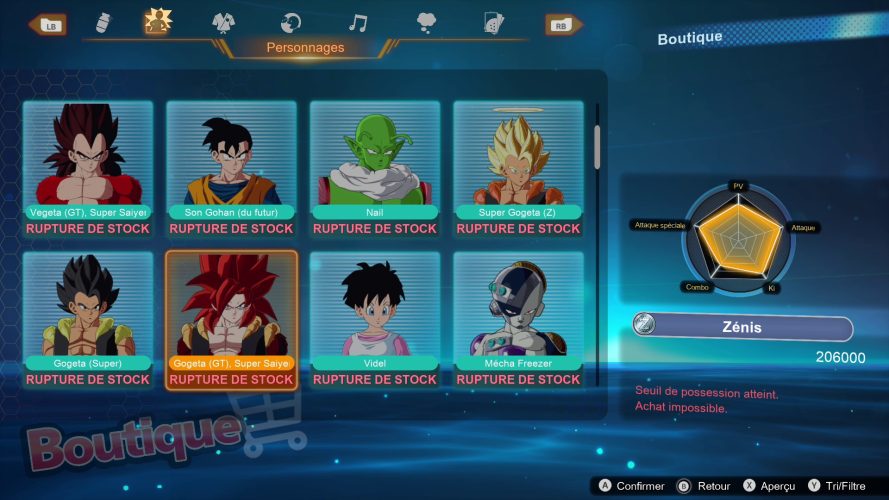Viewport: 889px width, 500px height.
Task: Open the swirl-face icon tab
Action: coord(291,23)
